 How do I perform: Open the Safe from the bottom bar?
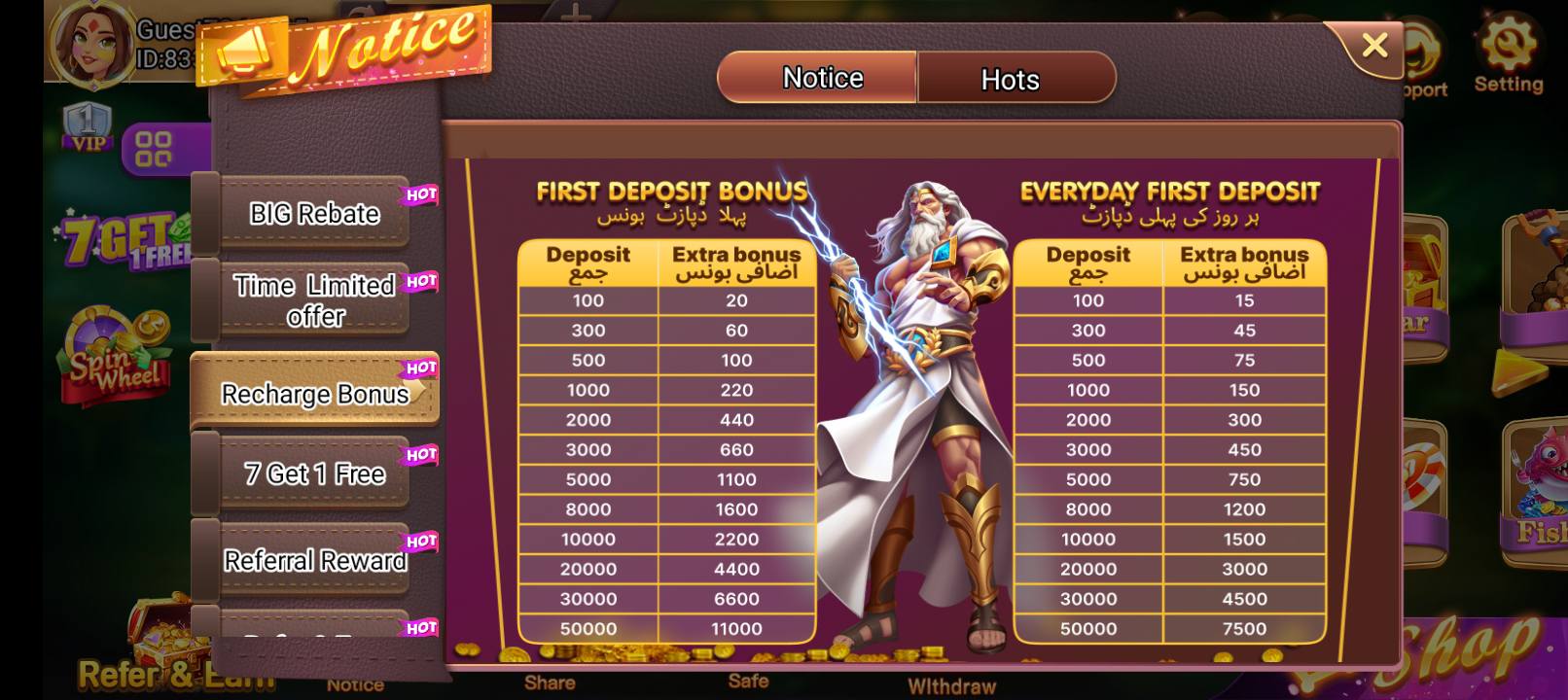click(x=749, y=682)
